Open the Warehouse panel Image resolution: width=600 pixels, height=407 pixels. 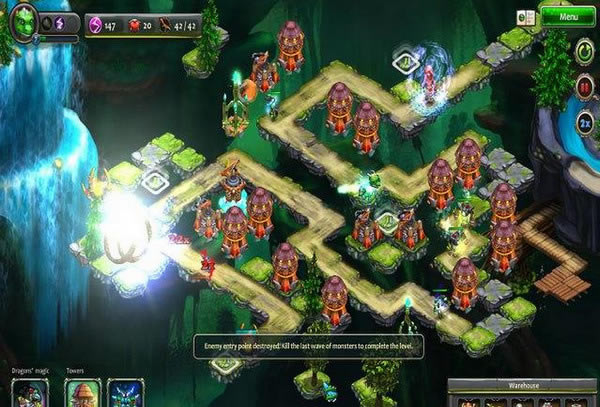coord(522,384)
